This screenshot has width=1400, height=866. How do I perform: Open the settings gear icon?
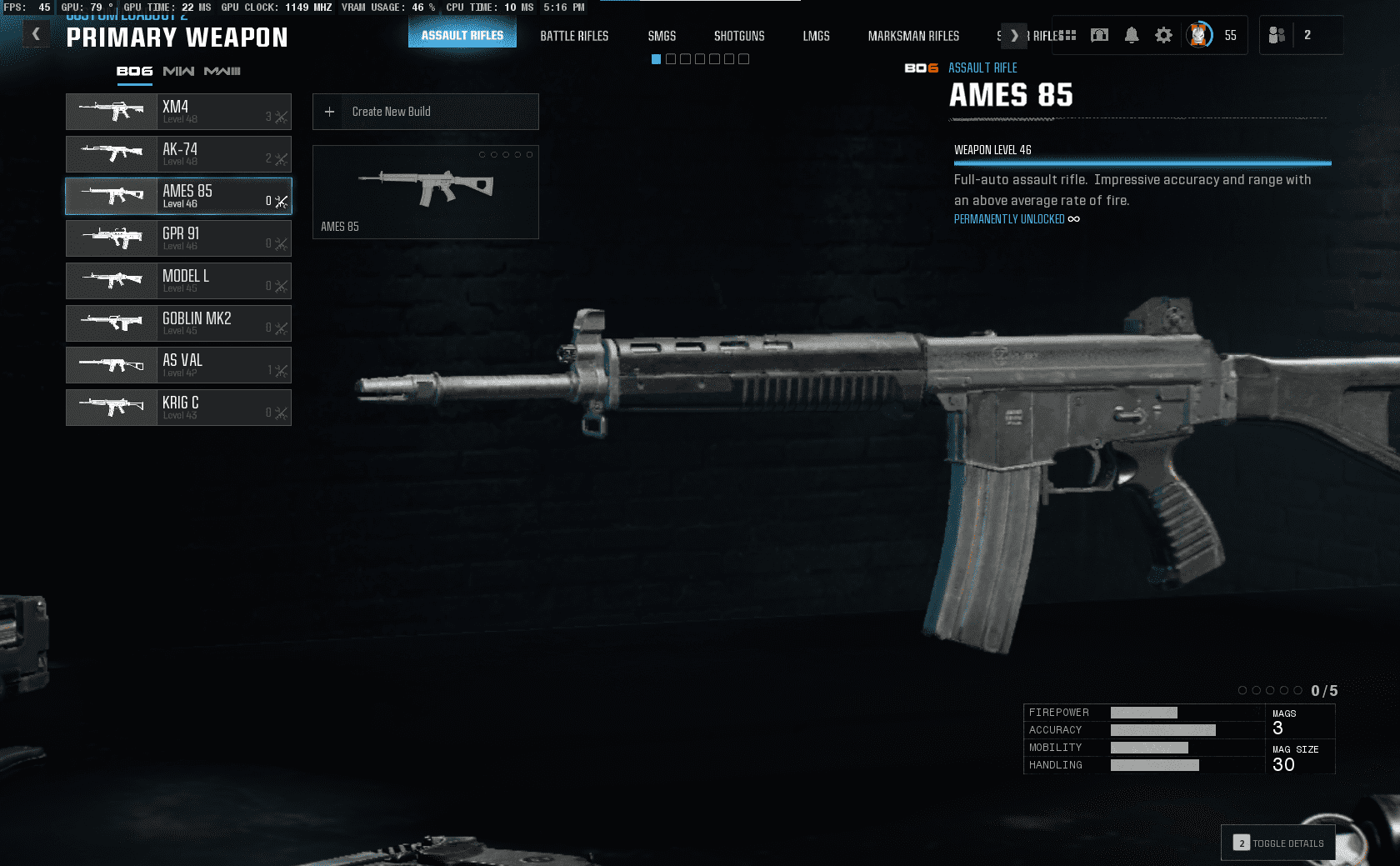pyautogui.click(x=1163, y=35)
